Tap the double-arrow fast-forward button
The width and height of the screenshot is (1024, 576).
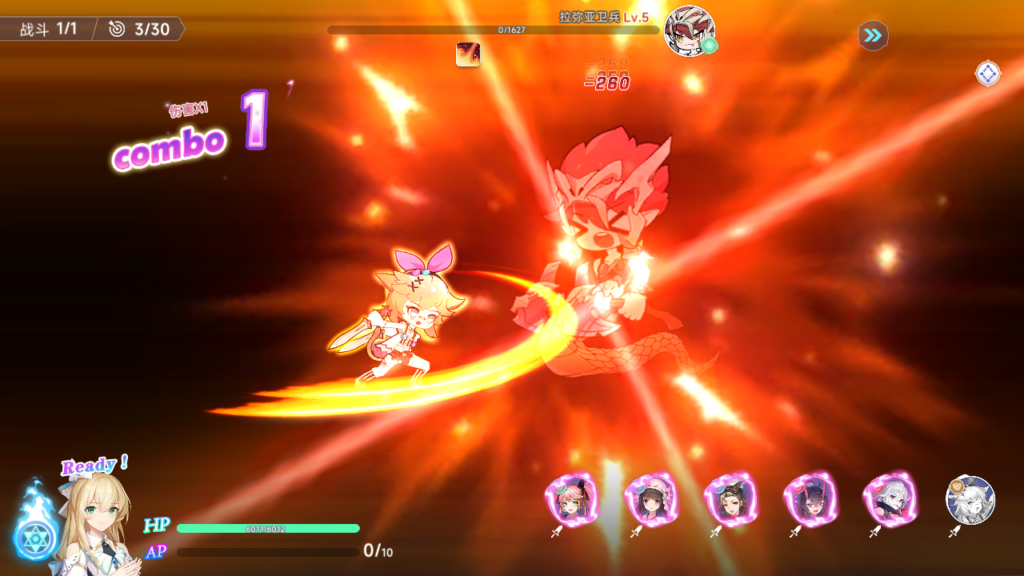873,36
